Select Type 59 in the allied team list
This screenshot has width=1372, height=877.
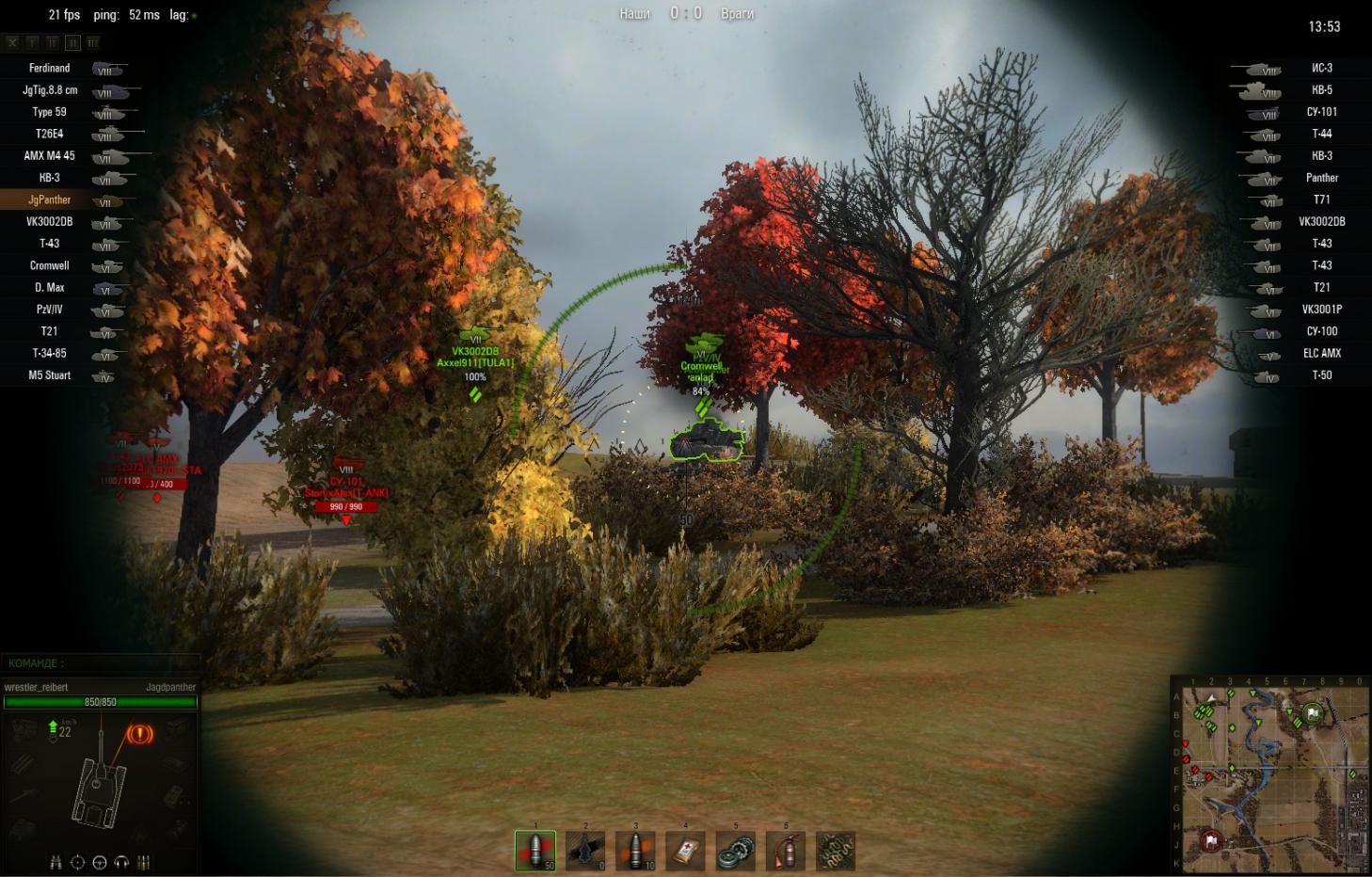pyautogui.click(x=50, y=112)
